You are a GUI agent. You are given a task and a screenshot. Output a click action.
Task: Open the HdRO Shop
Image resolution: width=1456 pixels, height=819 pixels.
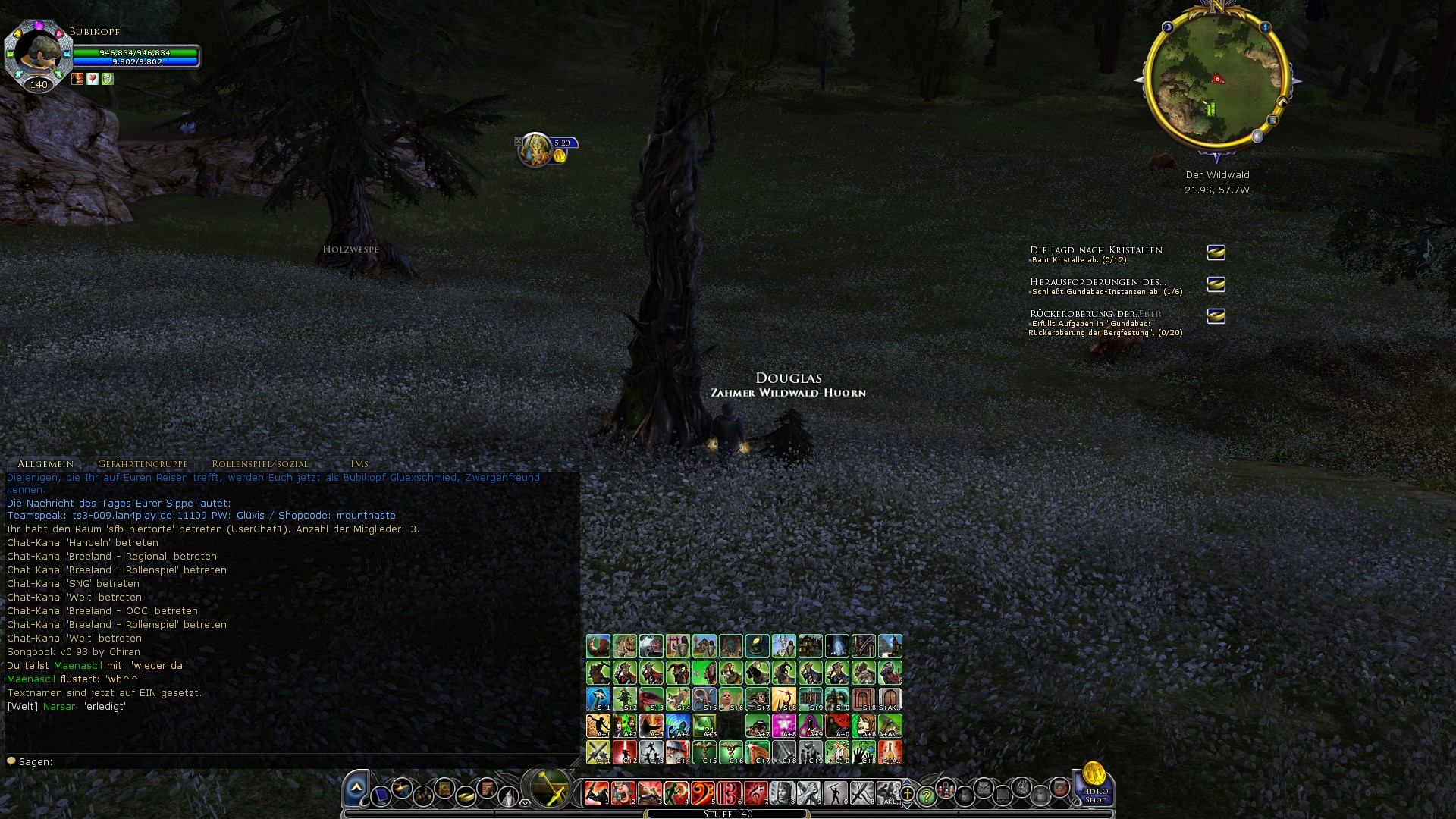coord(1094,786)
